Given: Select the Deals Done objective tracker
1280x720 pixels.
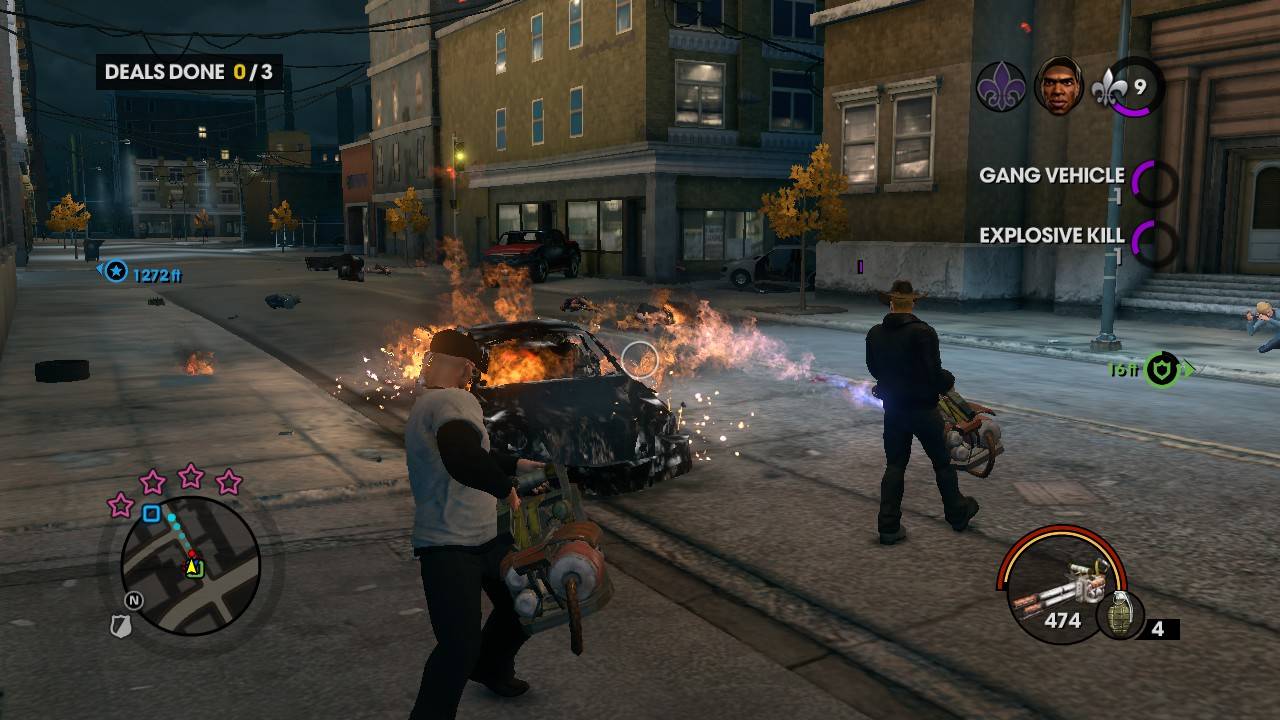Looking at the screenshot, I should pyautogui.click(x=189, y=72).
